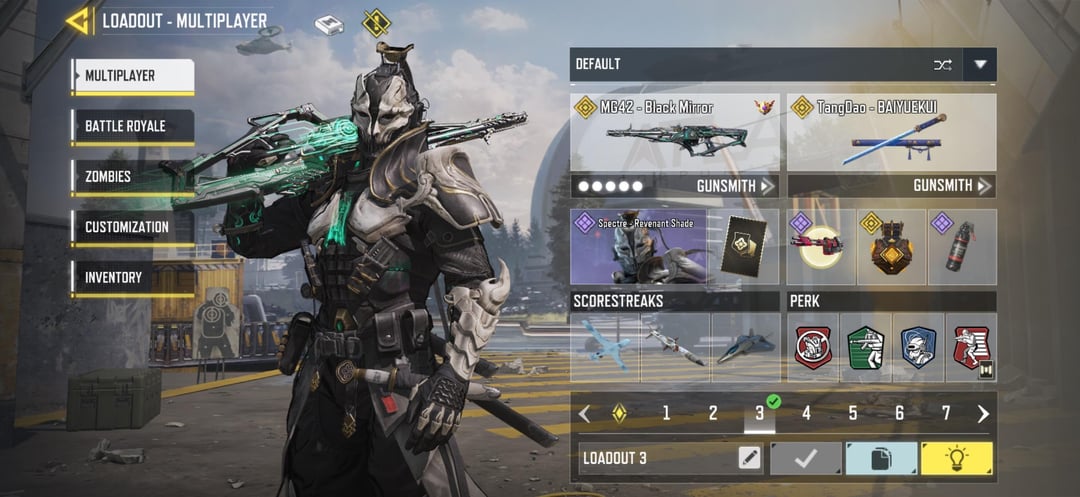
Task: Show next loadouts with right arrow
Action: [x=983, y=413]
